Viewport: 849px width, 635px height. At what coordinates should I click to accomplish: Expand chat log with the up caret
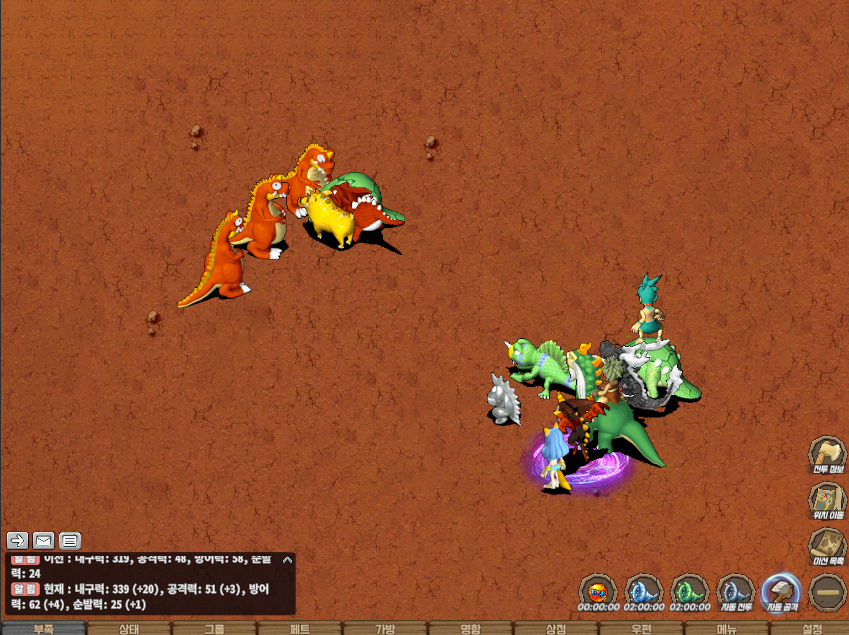(x=287, y=560)
